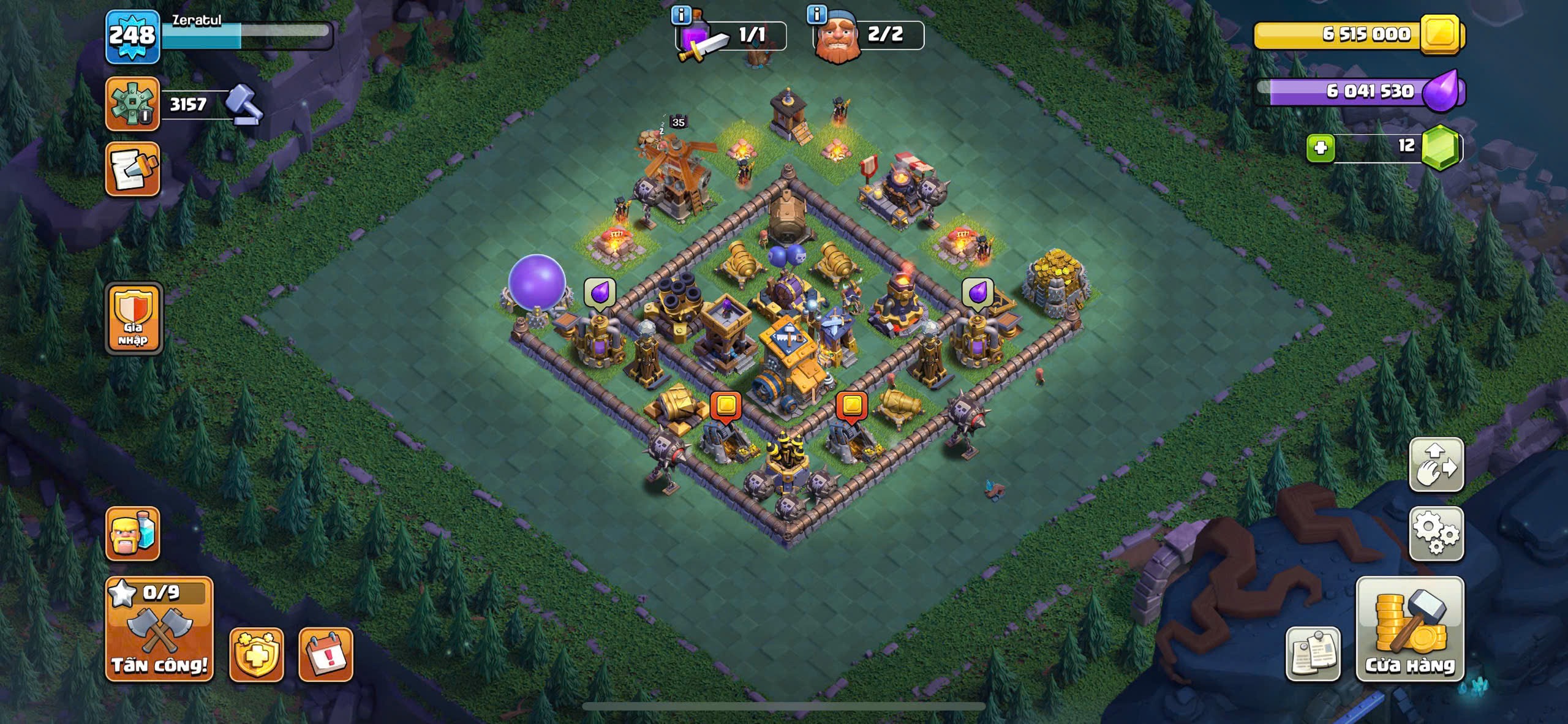
Task: Collect the left elixir bubble
Action: click(599, 292)
